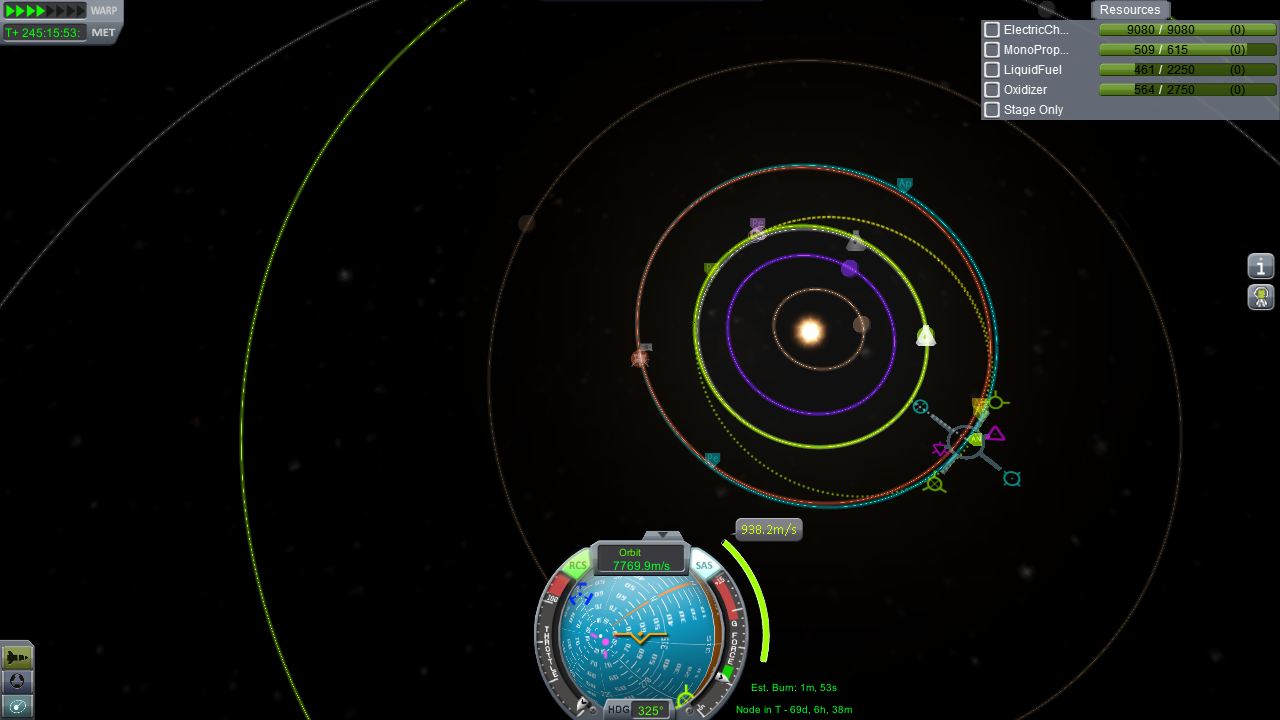Toggle SAS on the navball
Viewport: 1280px width, 720px height.
pyautogui.click(x=704, y=566)
